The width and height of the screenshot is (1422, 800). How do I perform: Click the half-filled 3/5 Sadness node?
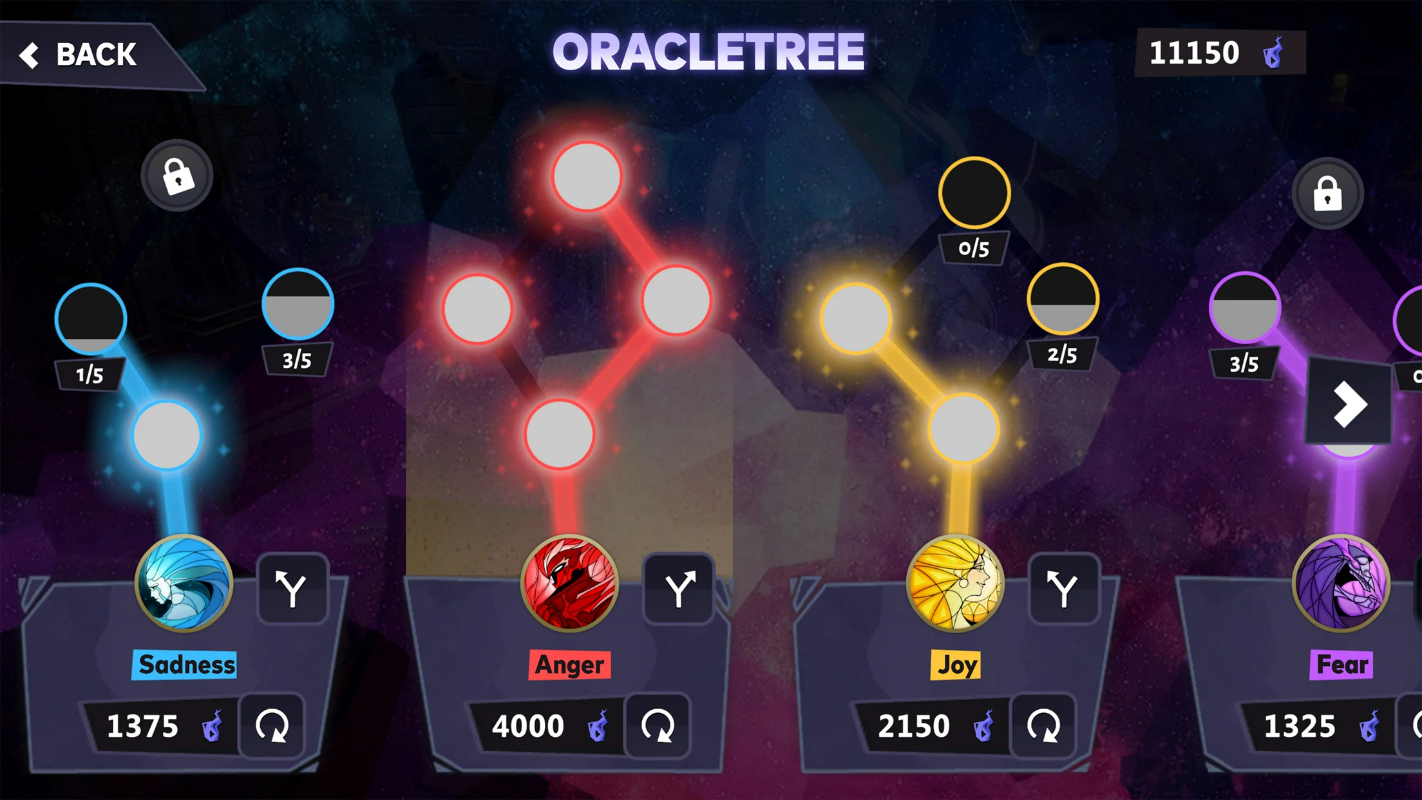(297, 305)
